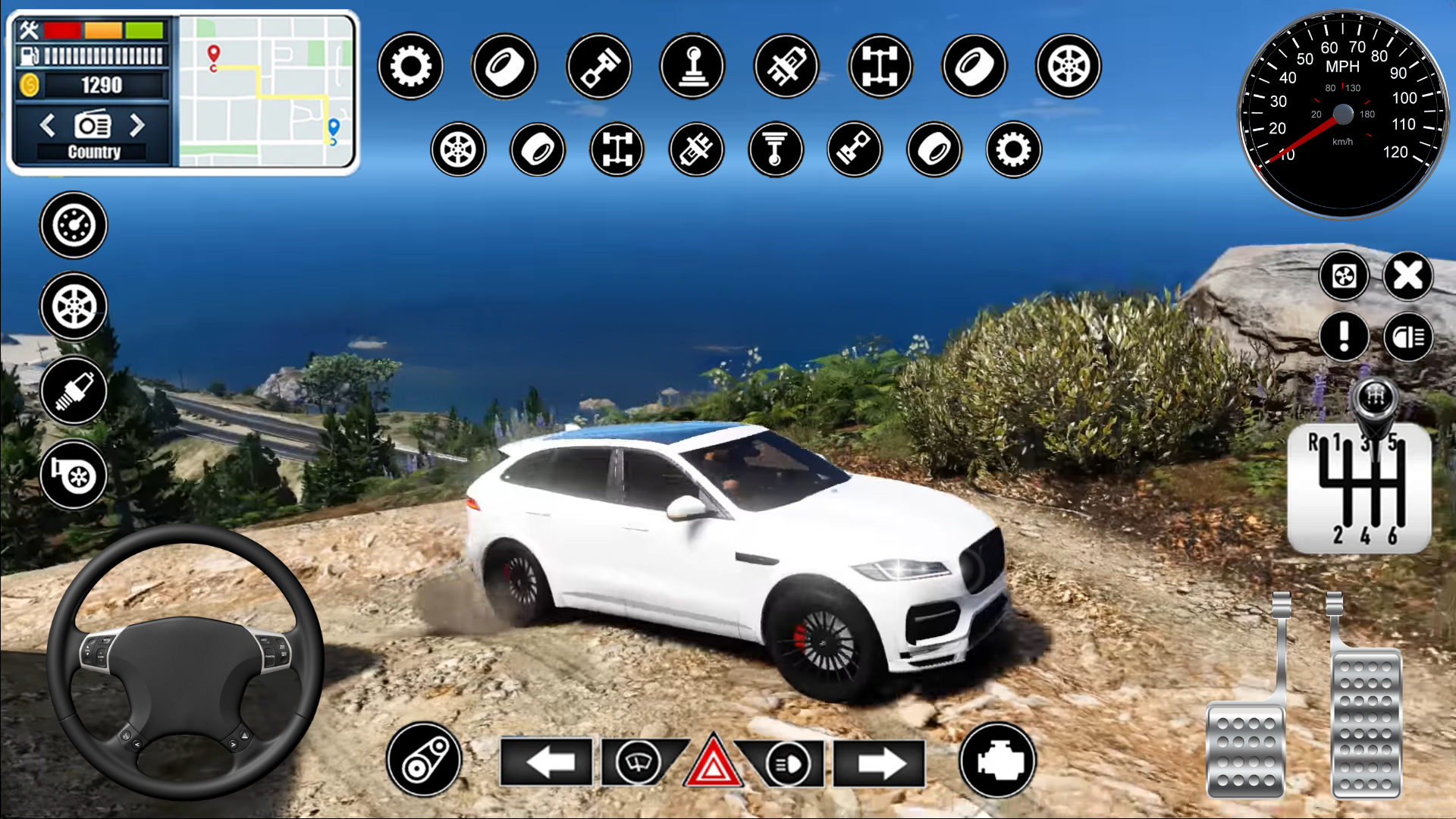Open the minimap with the route
1456x819 pixels.
[x=266, y=91]
